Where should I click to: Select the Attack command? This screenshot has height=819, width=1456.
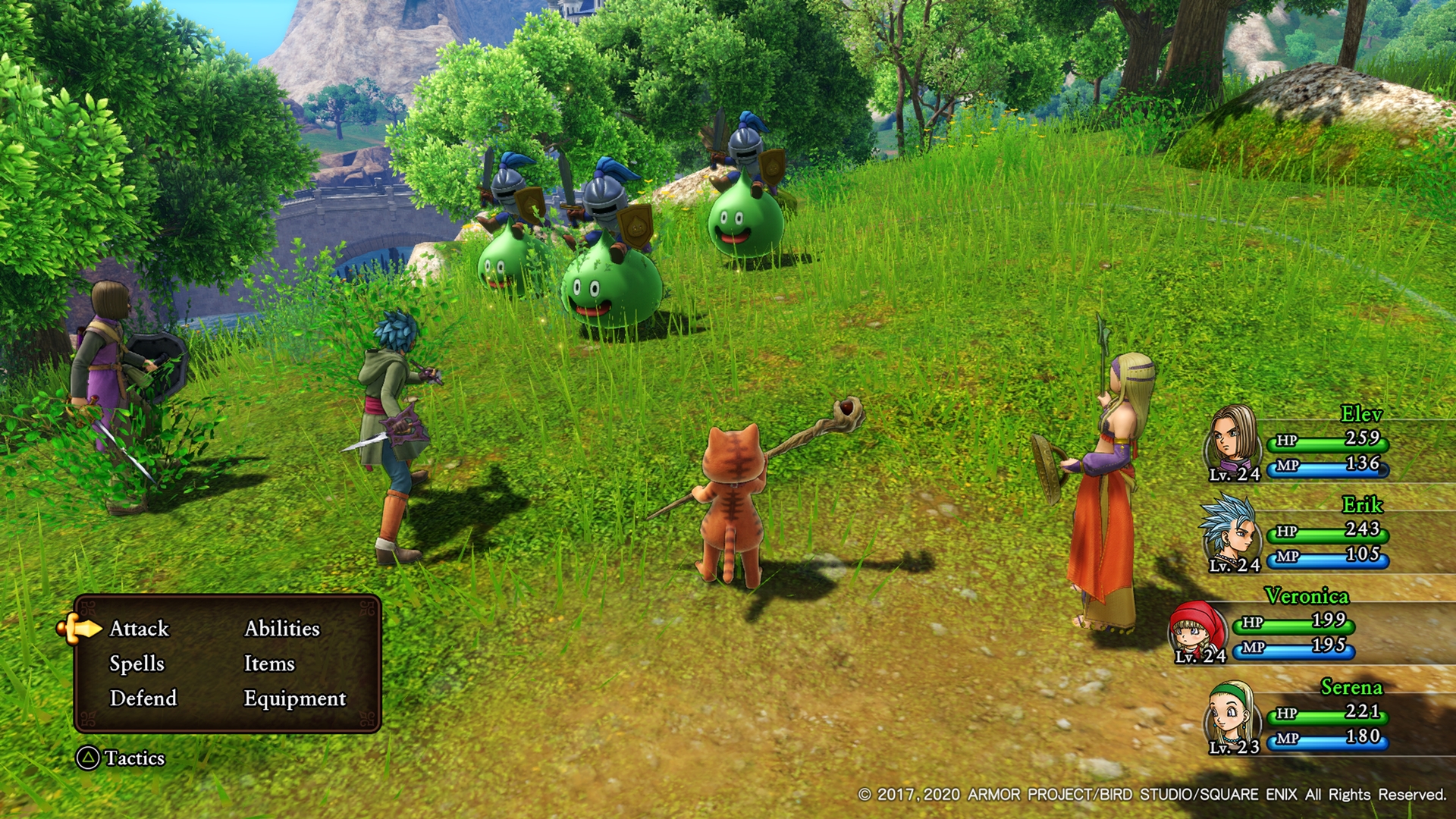pos(140,629)
